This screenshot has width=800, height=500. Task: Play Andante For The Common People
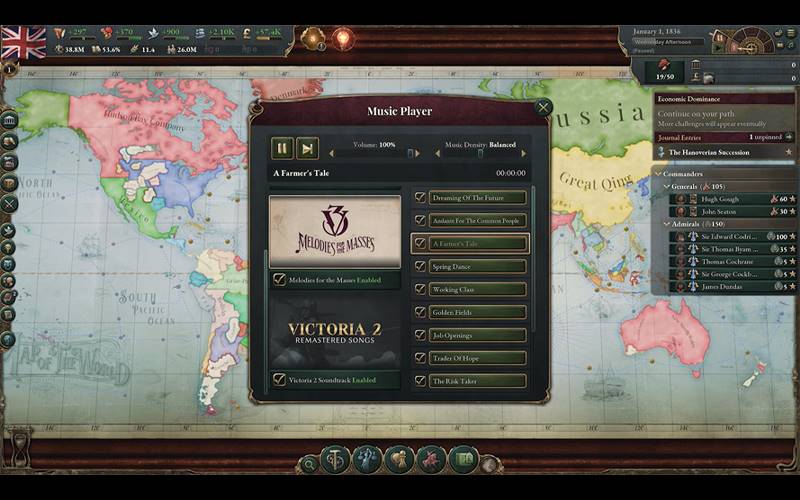[478, 220]
